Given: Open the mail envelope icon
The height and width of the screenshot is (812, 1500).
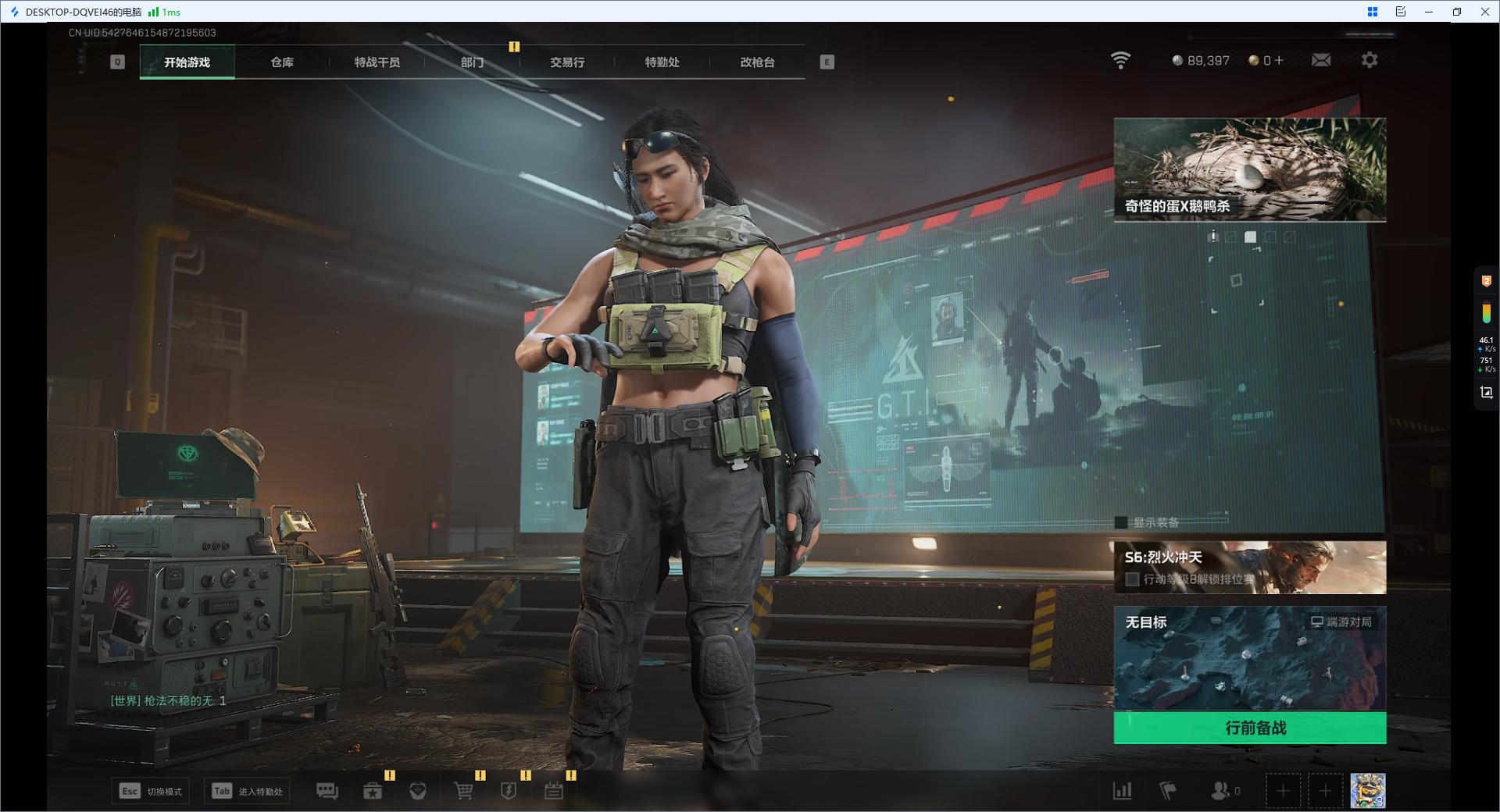Looking at the screenshot, I should [1321, 60].
